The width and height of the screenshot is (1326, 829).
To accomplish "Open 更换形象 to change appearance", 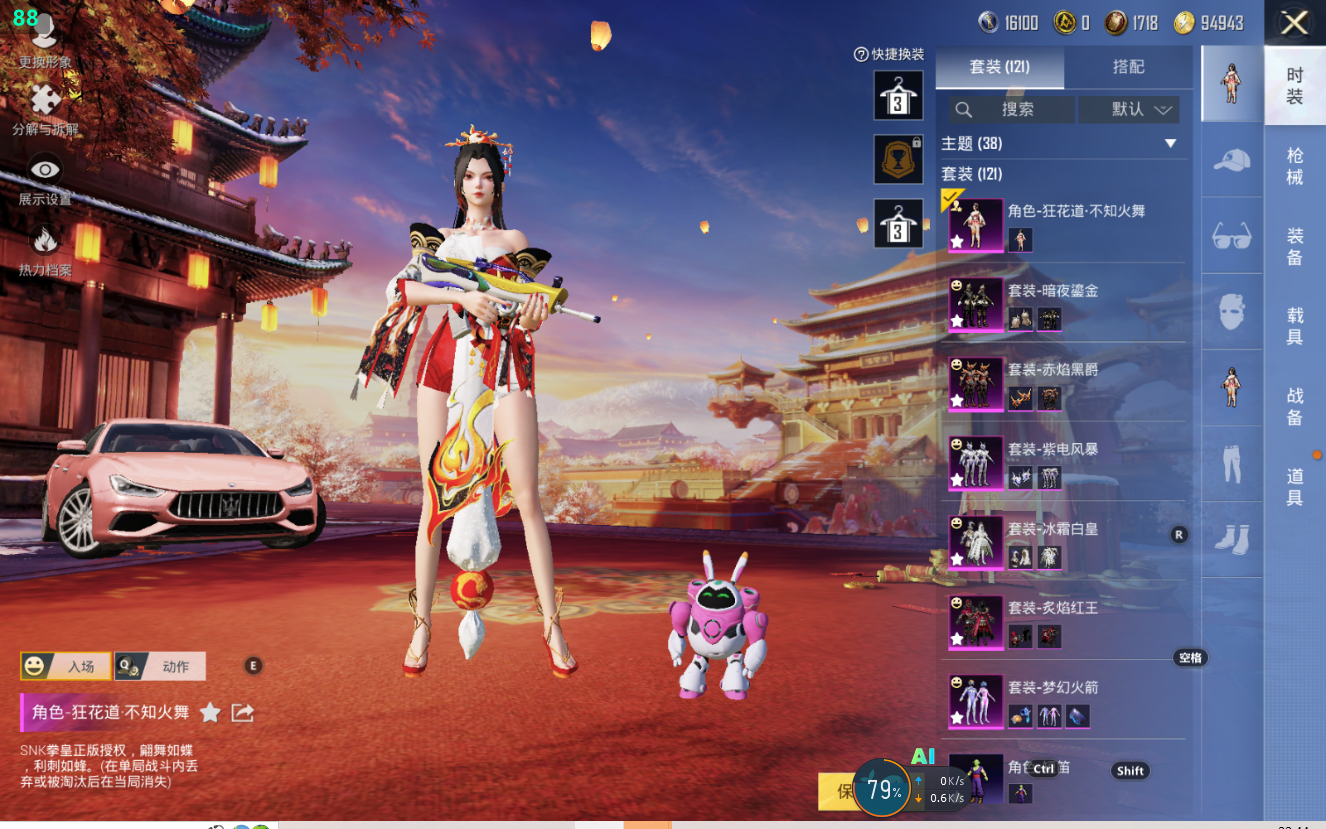I will tap(44, 40).
